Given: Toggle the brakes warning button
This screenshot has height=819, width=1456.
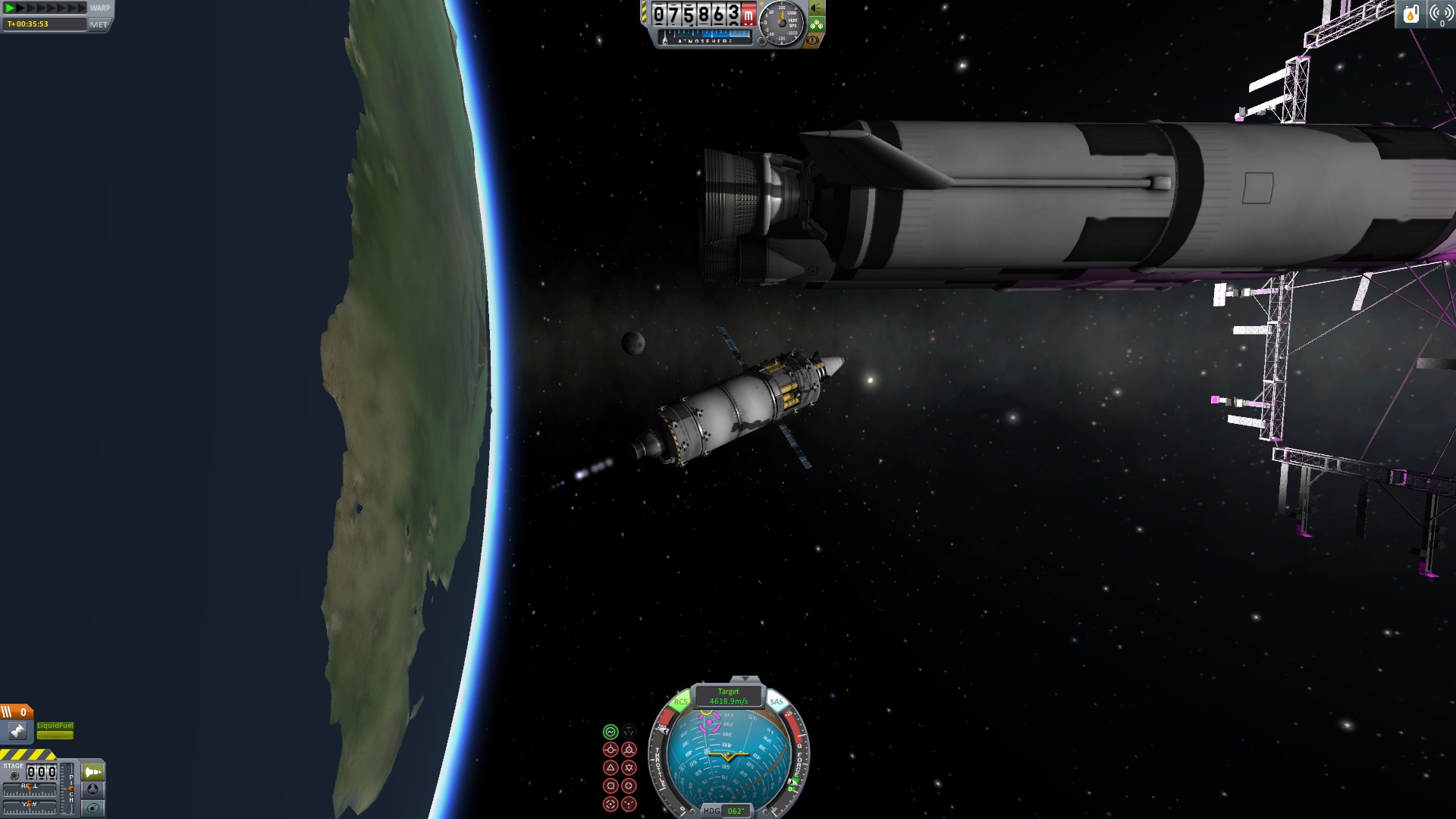Looking at the screenshot, I should coord(813,40).
